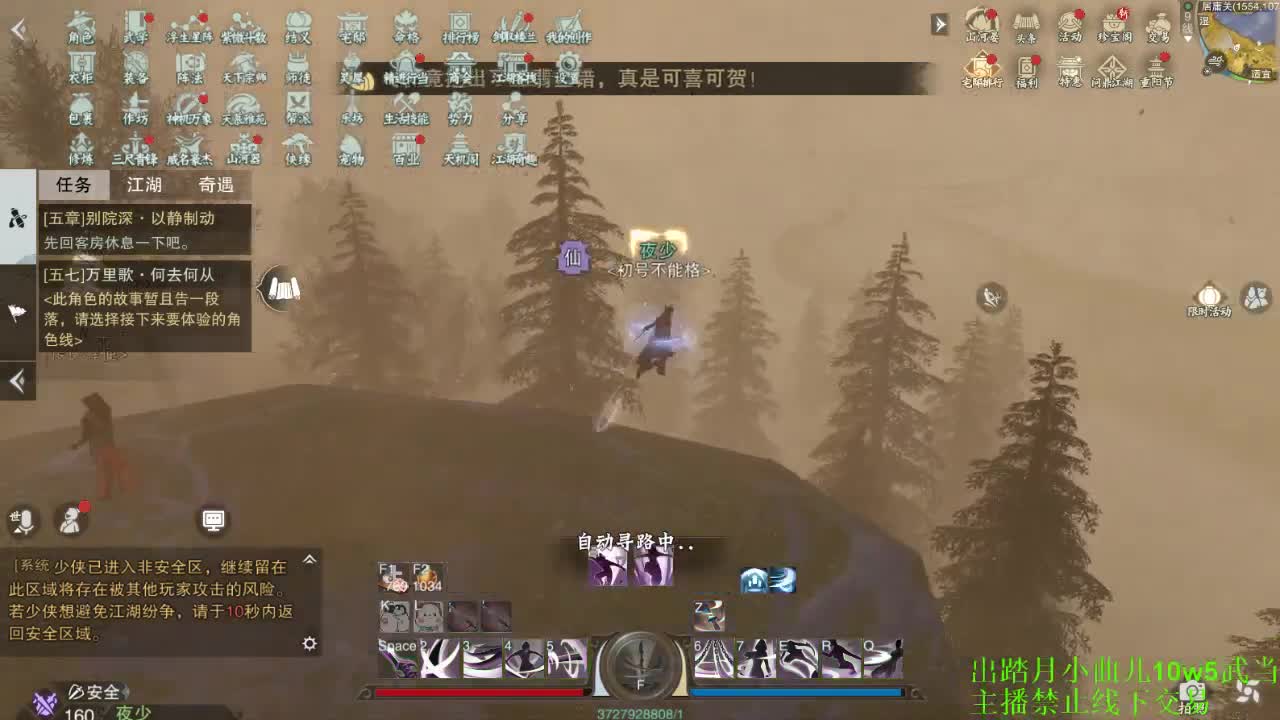Toggle the voice microphone chat channel
Viewport: 1280px width, 720px height.
click(x=25, y=518)
